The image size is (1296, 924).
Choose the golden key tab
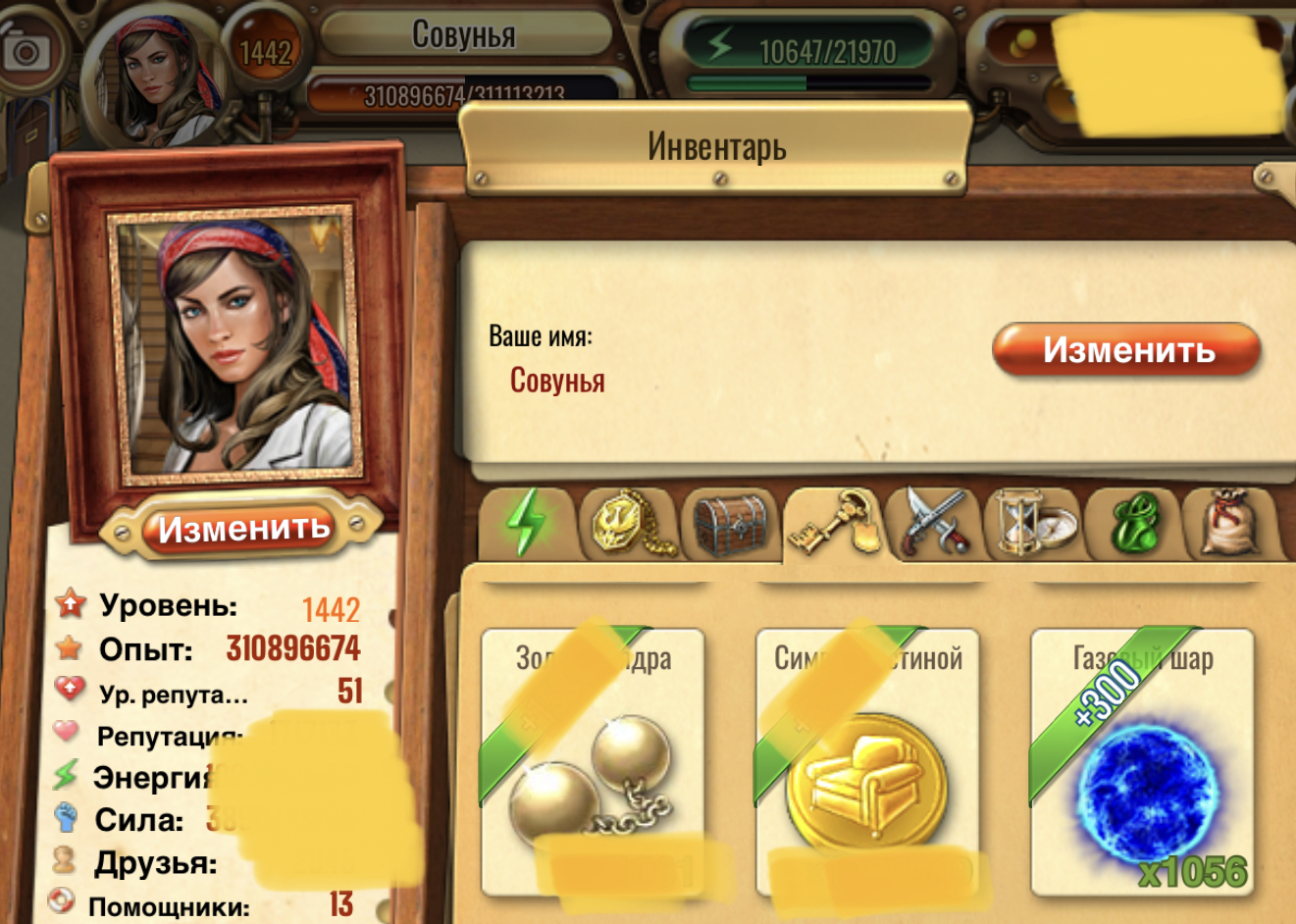point(833,525)
